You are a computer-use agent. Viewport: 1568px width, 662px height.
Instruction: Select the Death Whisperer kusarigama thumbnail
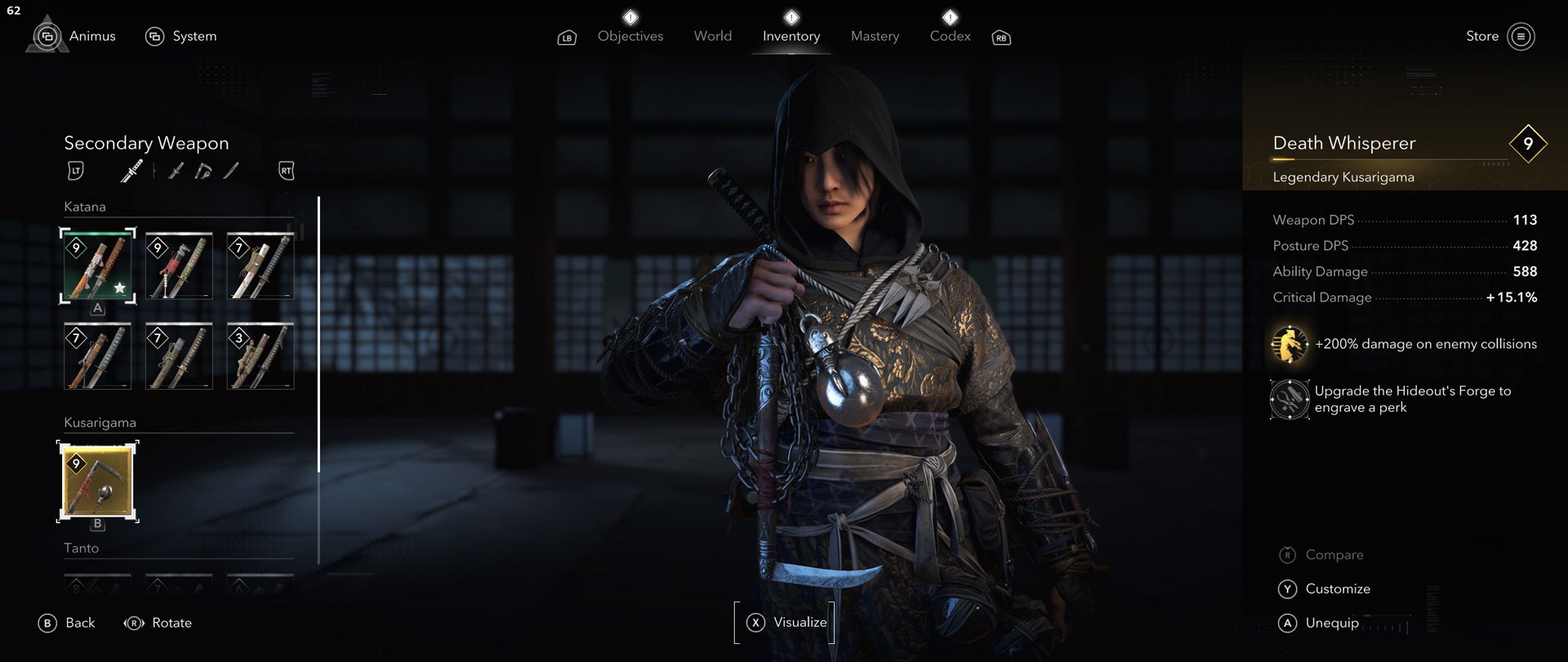97,481
